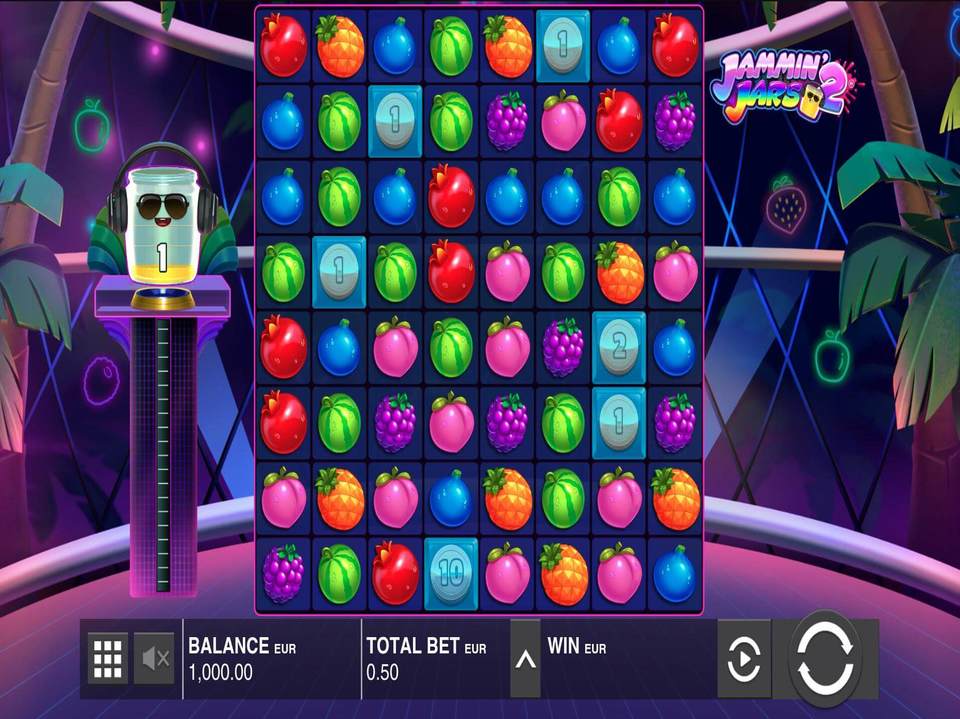This screenshot has width=960, height=719.
Task: Toggle the muted sound icon
Action: tap(155, 658)
